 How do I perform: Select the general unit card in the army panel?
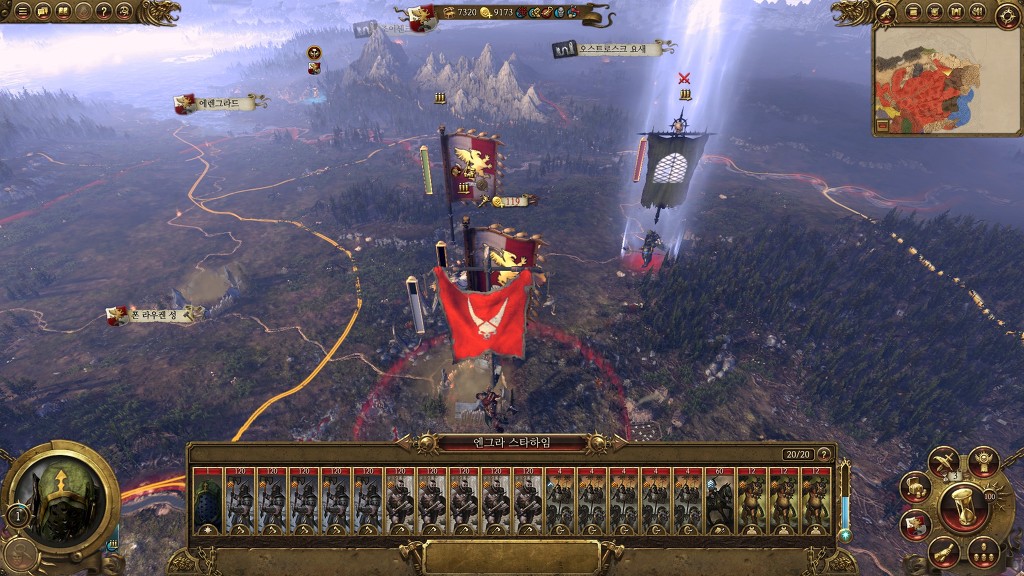[x=208, y=502]
